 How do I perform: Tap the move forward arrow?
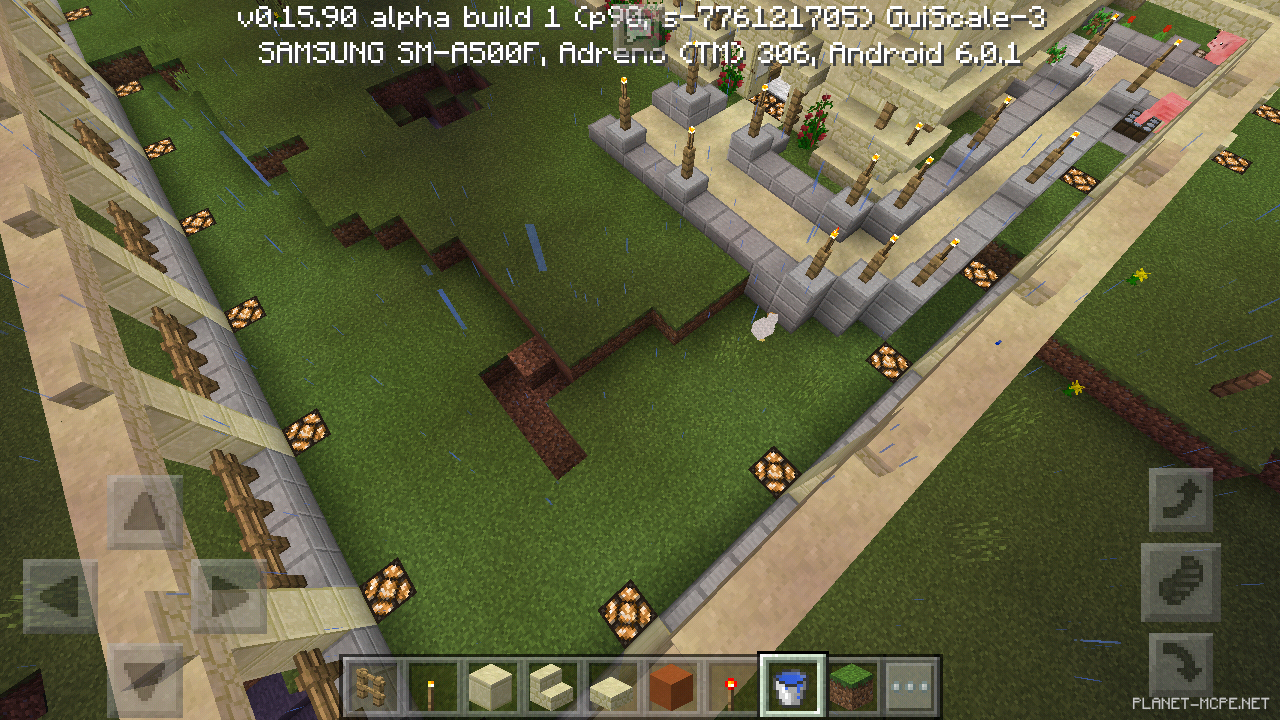(145, 513)
